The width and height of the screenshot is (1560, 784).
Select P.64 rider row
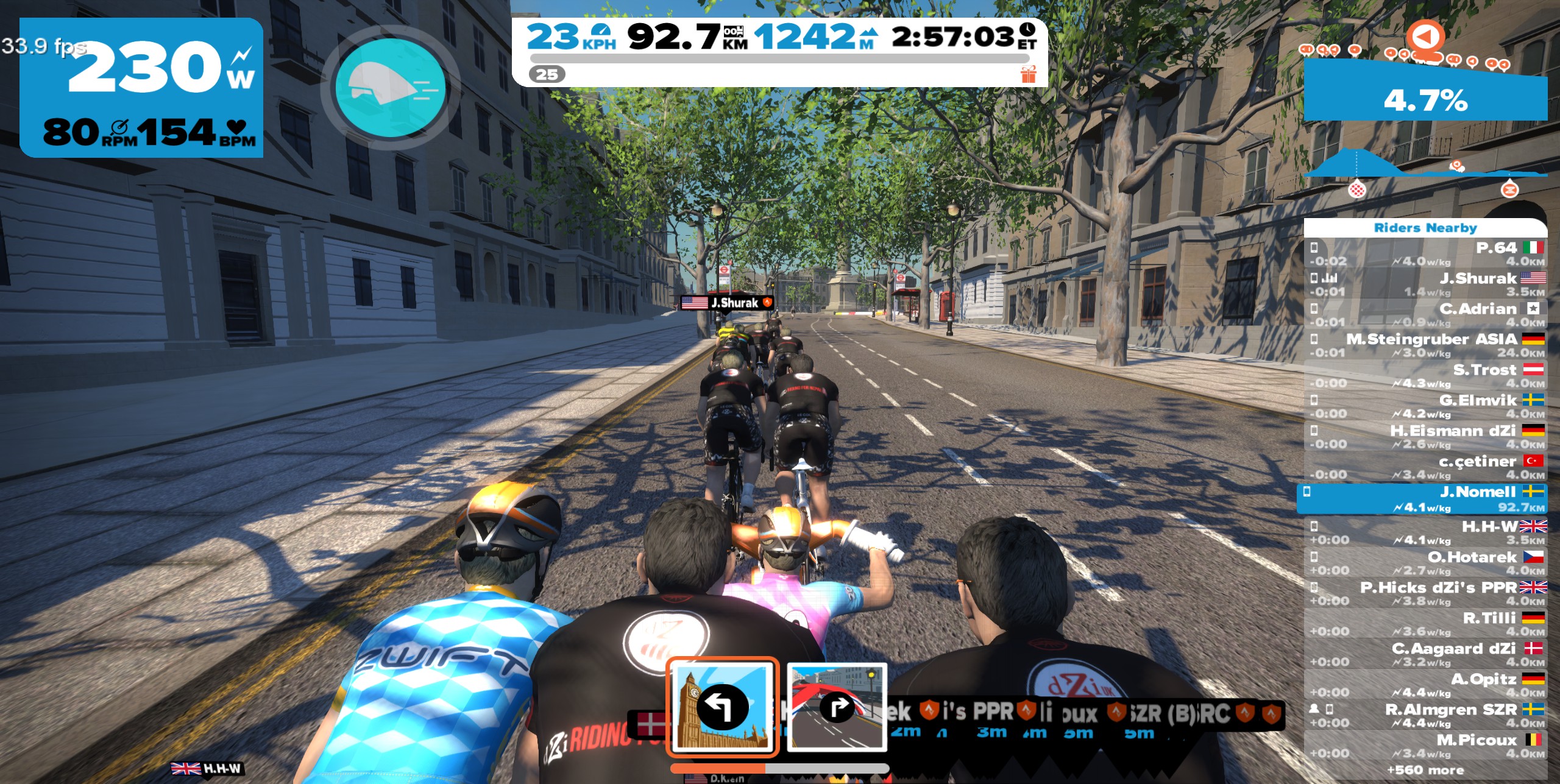pos(1426,253)
